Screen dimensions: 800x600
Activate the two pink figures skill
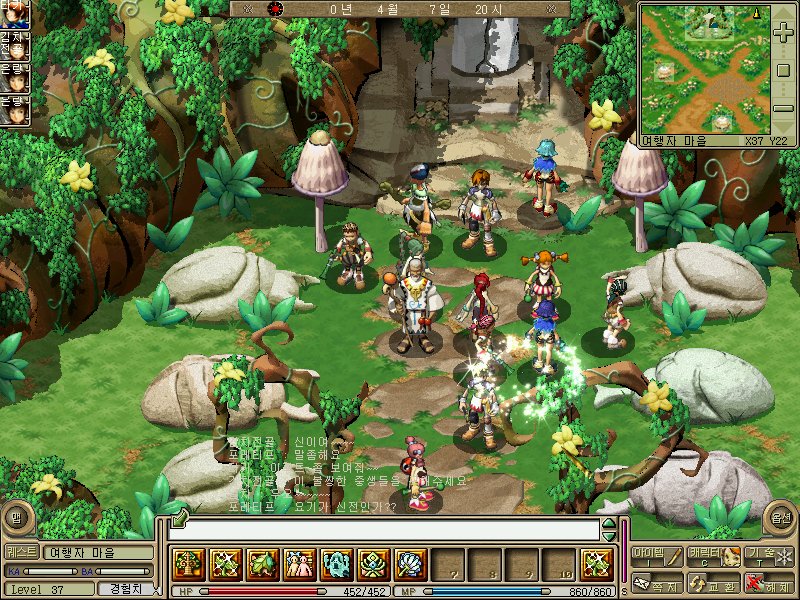(x=299, y=565)
